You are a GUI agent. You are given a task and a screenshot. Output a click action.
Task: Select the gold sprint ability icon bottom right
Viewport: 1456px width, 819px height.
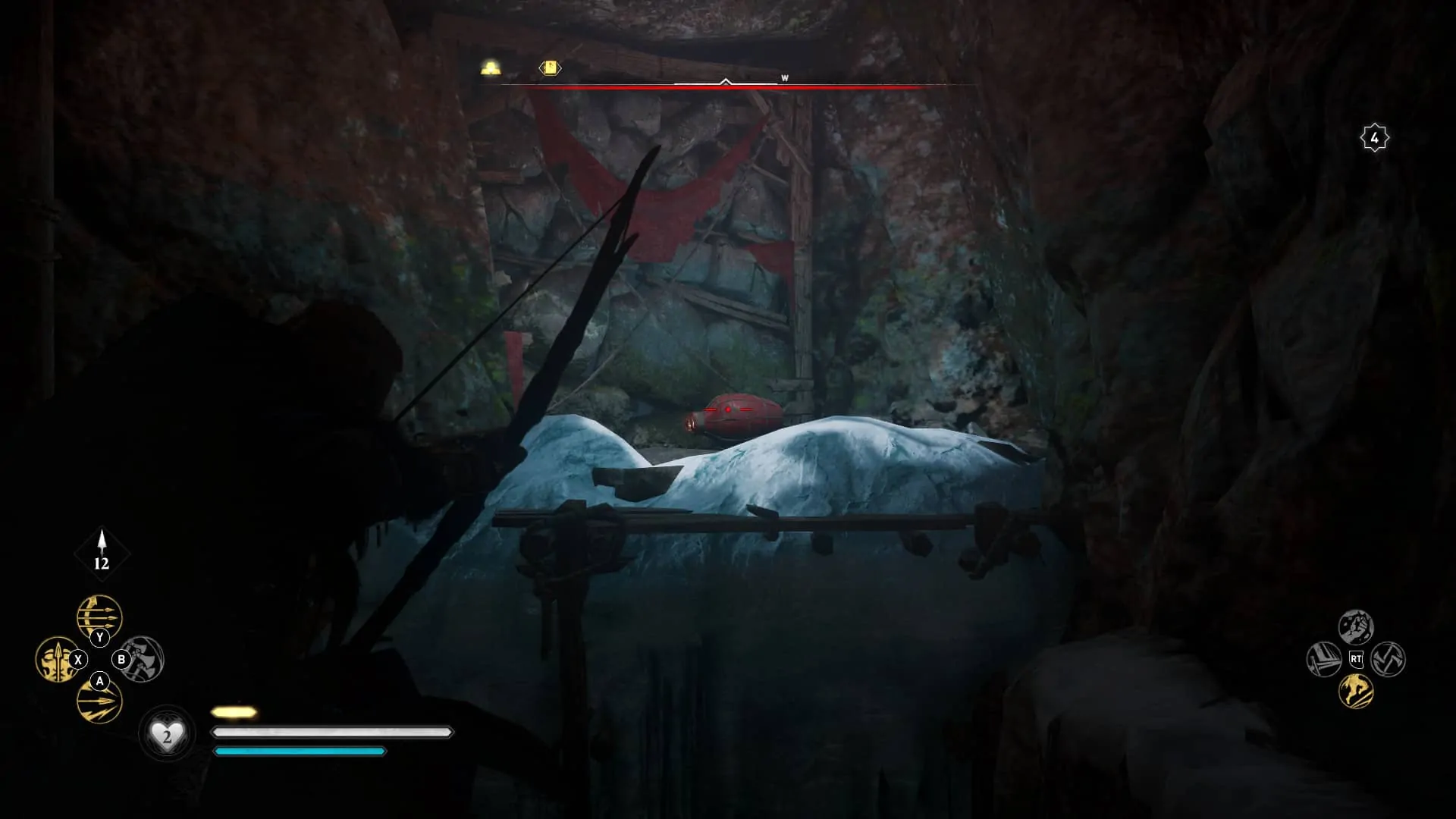(1355, 692)
